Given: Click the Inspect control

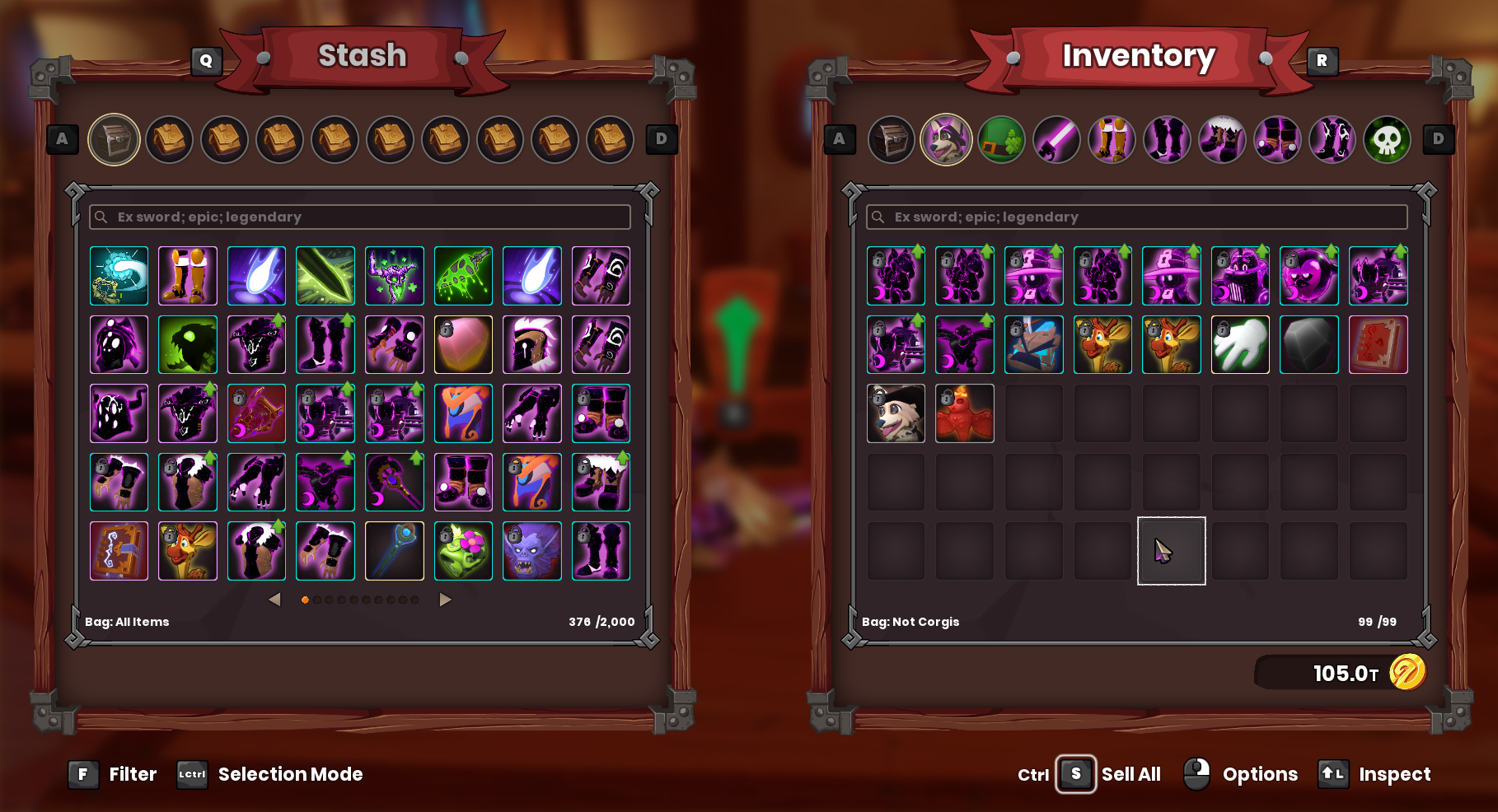Looking at the screenshot, I should 1396,774.
